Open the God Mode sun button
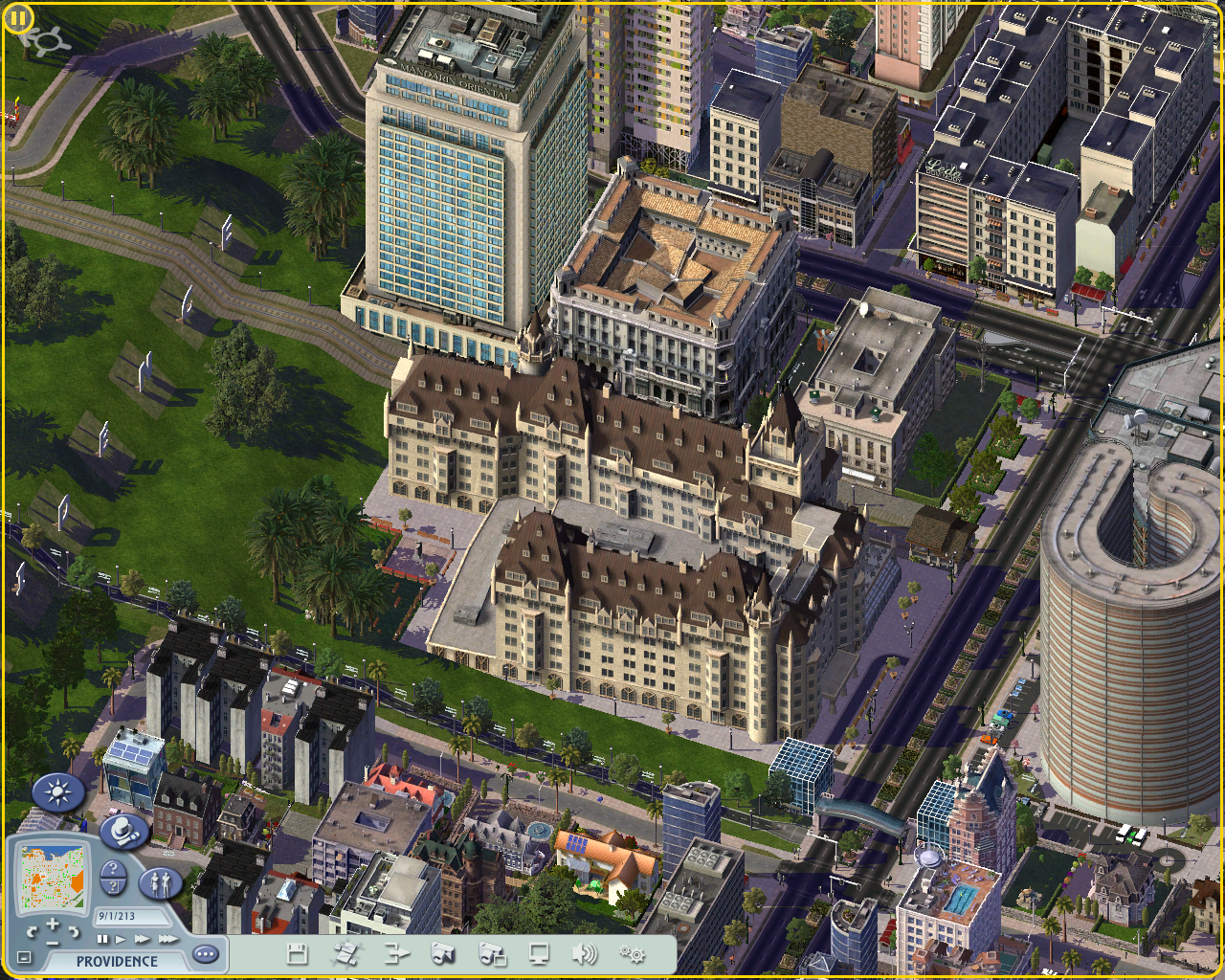Image resolution: width=1225 pixels, height=980 pixels. [58, 793]
